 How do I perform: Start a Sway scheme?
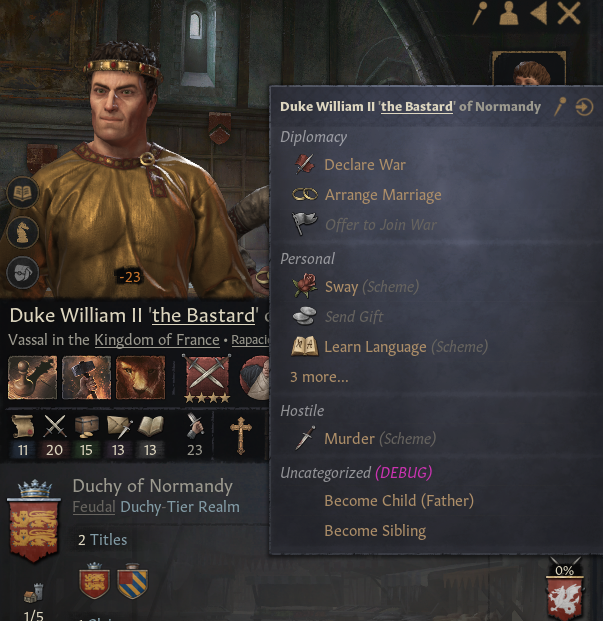click(x=341, y=287)
